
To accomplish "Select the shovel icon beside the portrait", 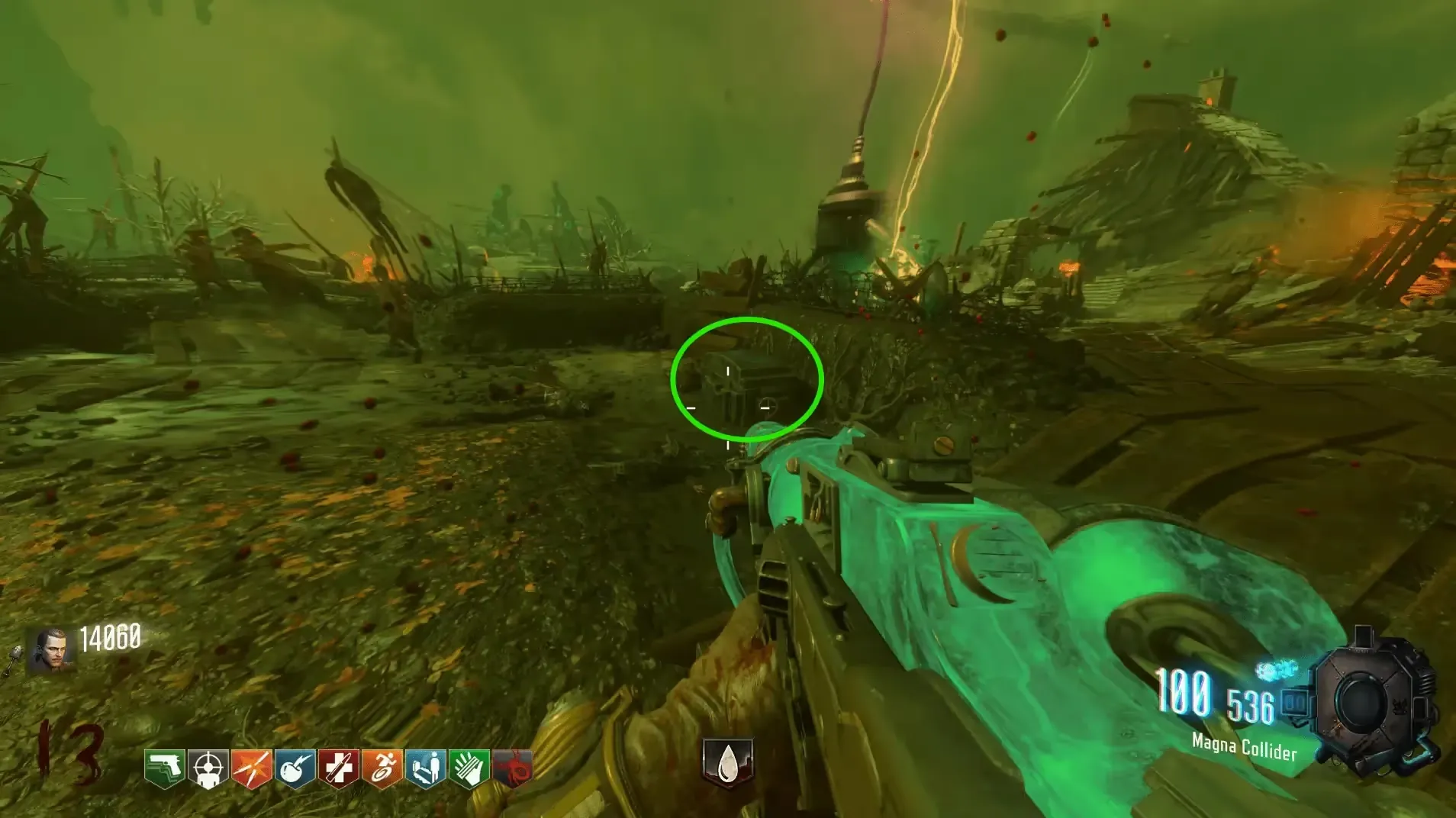I will pyautogui.click(x=13, y=661).
